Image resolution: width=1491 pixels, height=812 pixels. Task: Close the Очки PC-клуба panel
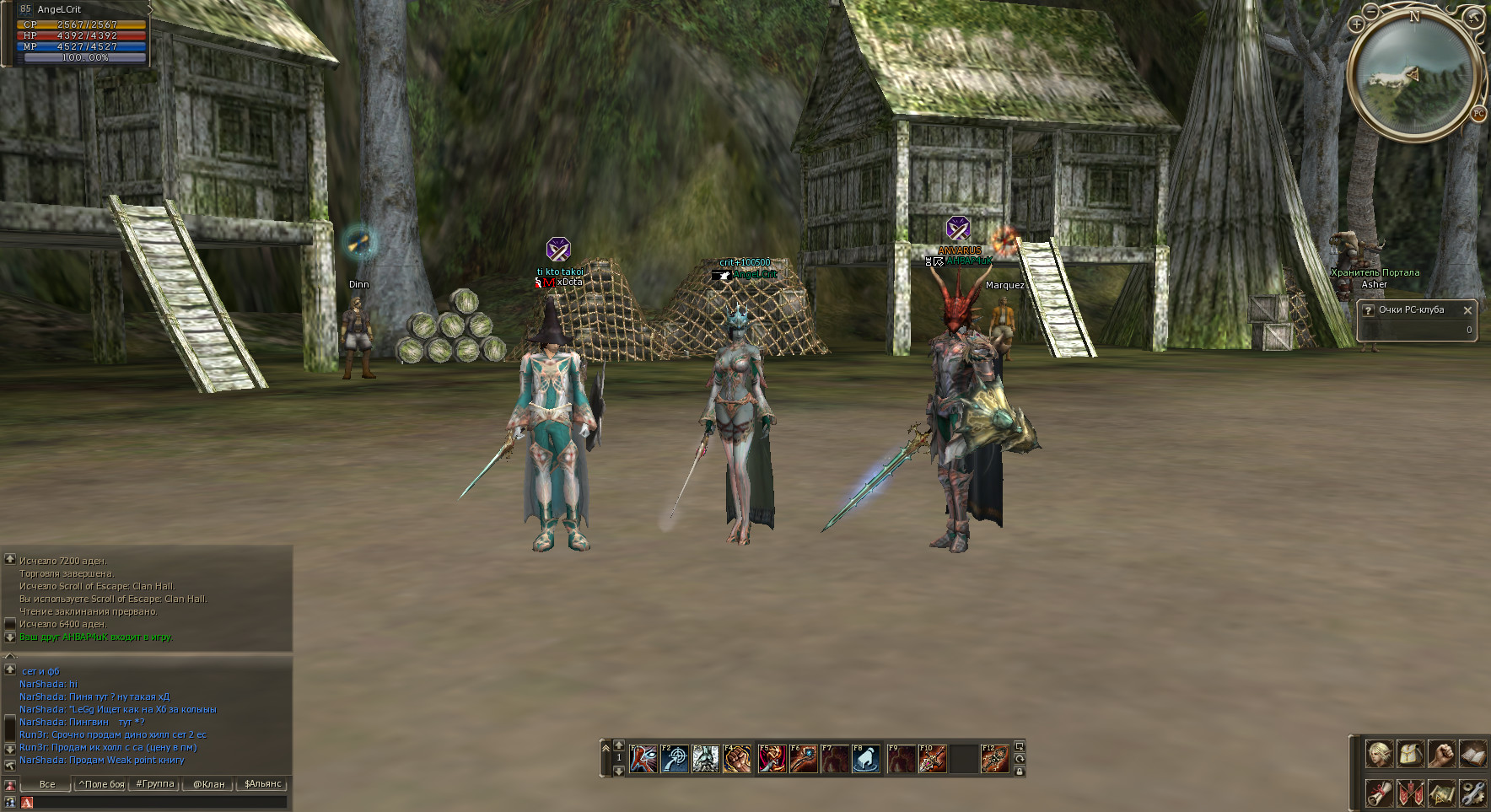pos(1467,310)
